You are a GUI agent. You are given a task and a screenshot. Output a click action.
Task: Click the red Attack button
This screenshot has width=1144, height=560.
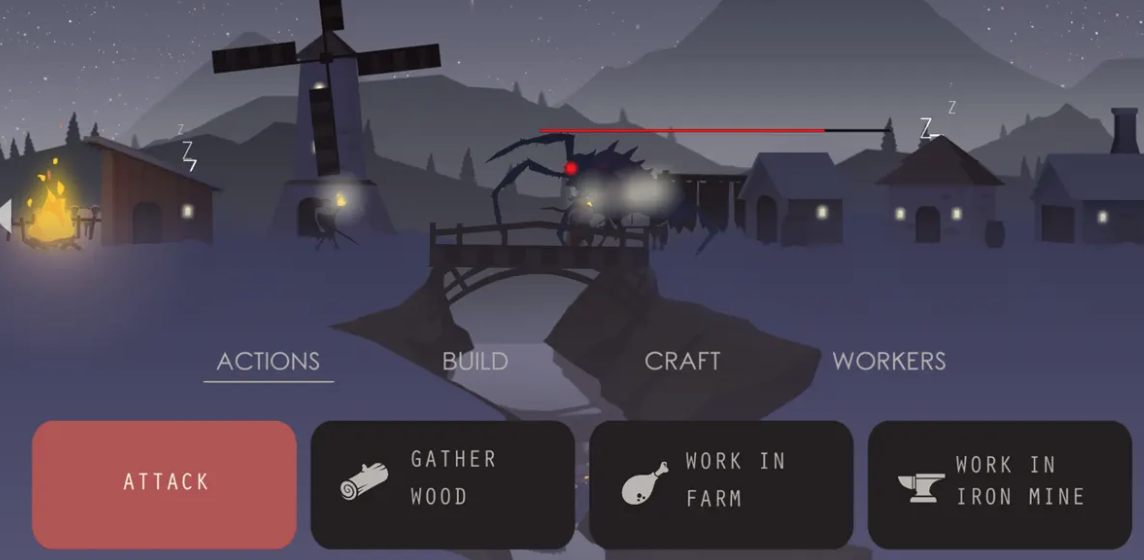pos(165,484)
